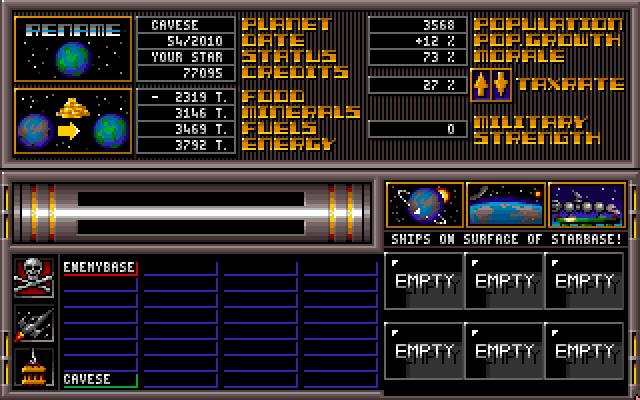Switch to the planet surface horizon view
This screenshot has height=400, width=640.
(506, 205)
